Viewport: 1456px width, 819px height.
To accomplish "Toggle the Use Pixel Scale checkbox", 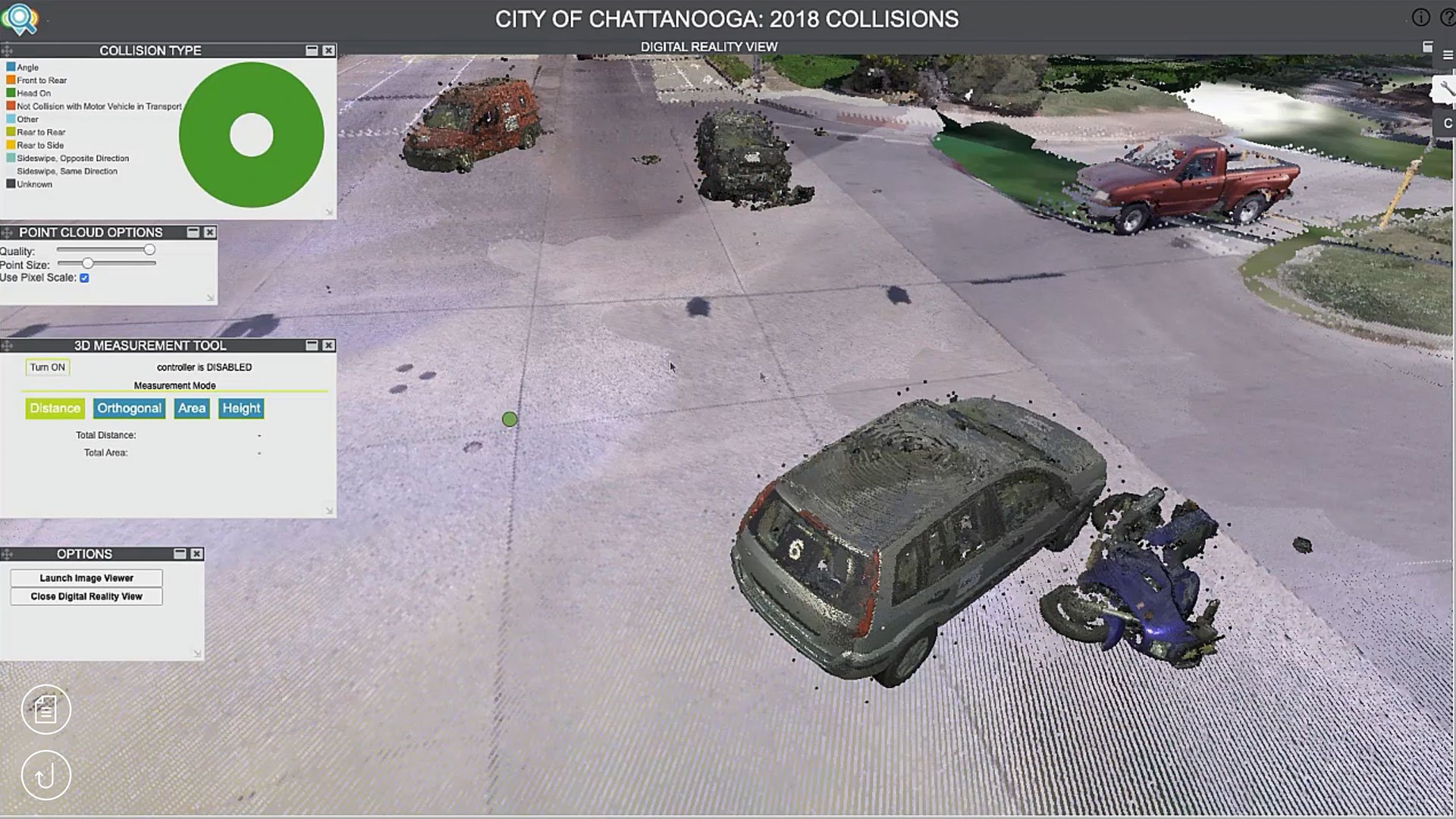I will coord(84,278).
